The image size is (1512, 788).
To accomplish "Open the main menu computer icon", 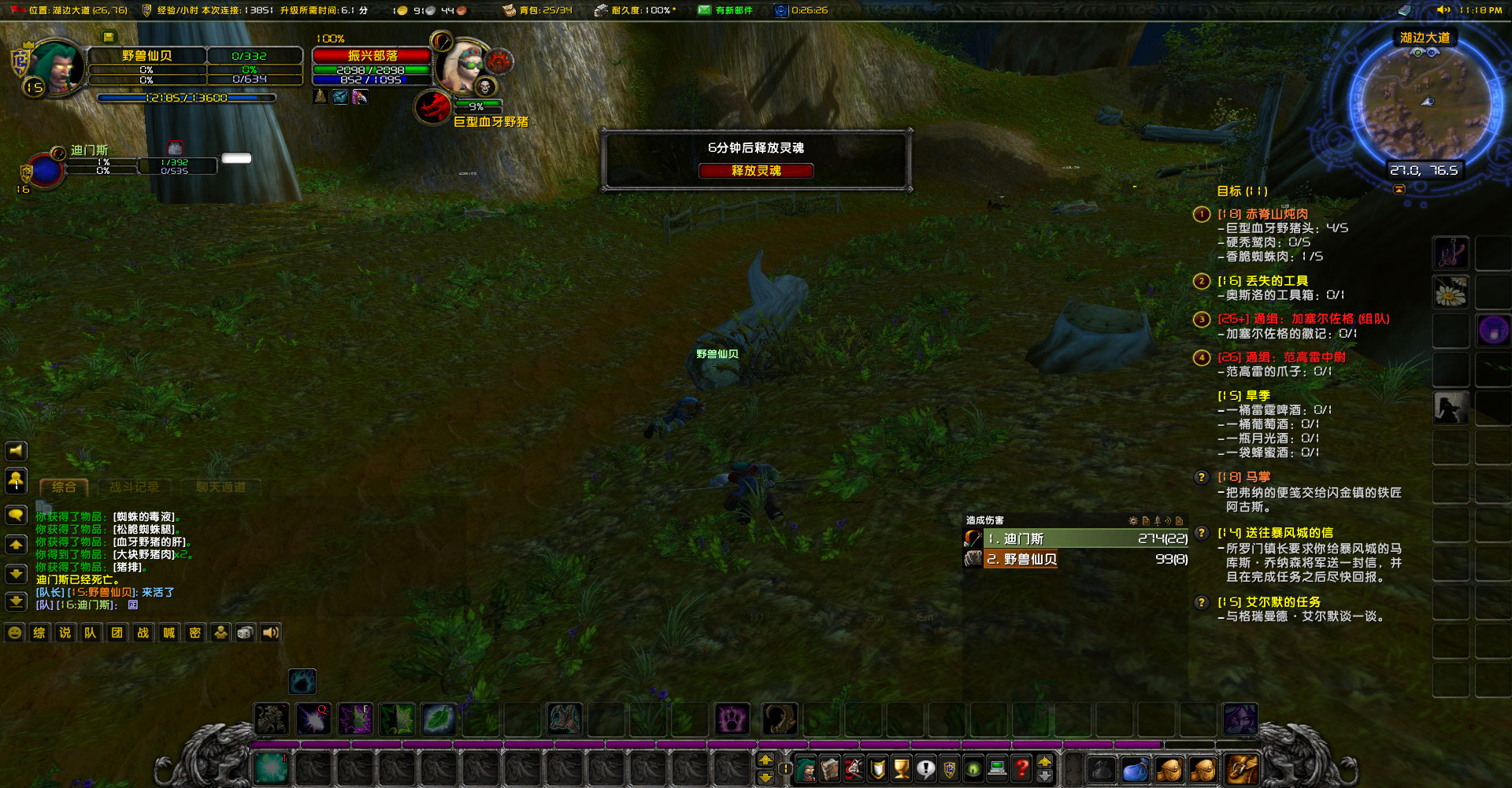I will 995,768.
